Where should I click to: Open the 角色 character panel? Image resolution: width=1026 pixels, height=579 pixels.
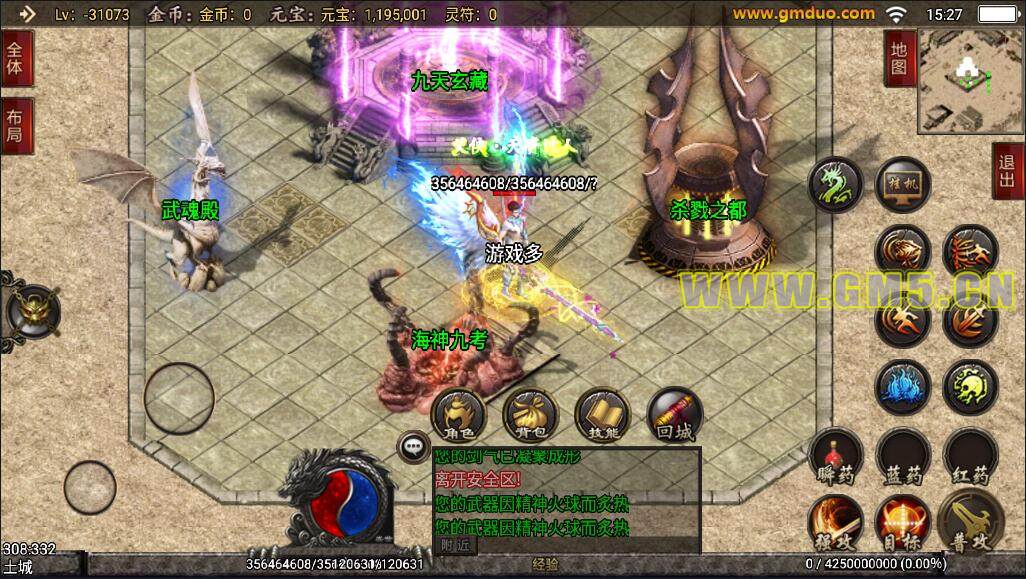pos(458,415)
